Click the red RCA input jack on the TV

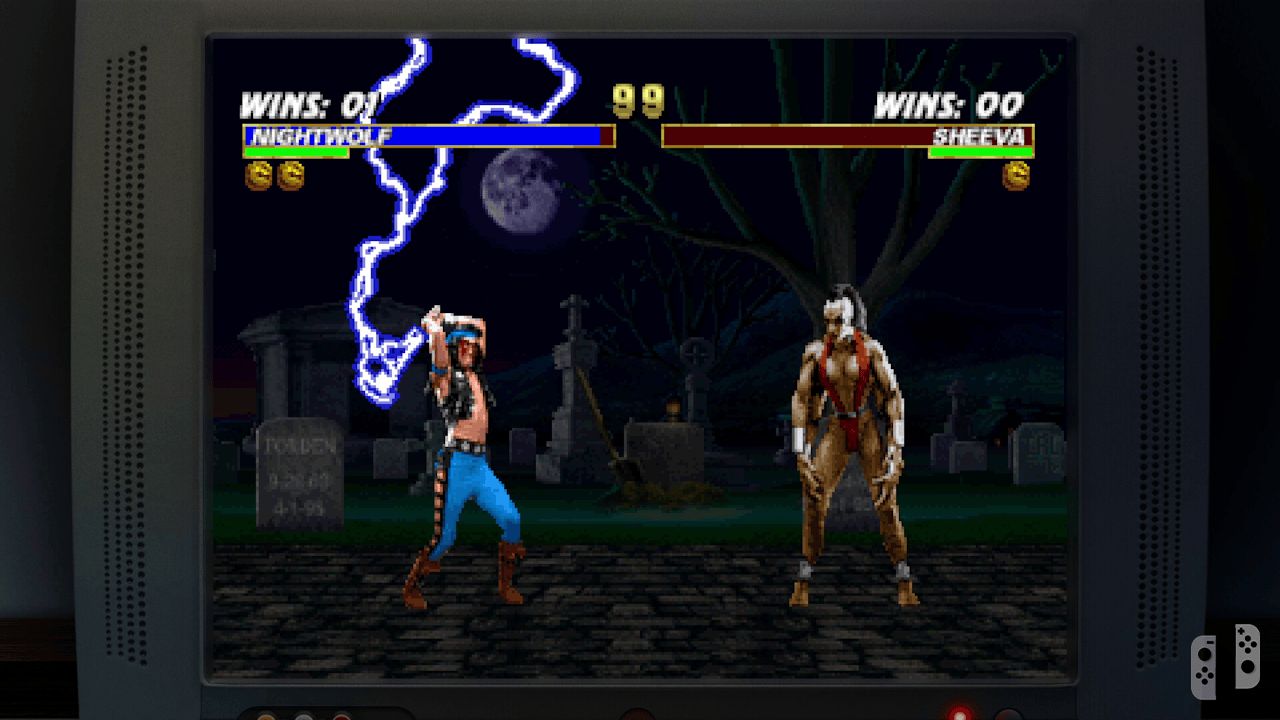pyautogui.click(x=342, y=716)
